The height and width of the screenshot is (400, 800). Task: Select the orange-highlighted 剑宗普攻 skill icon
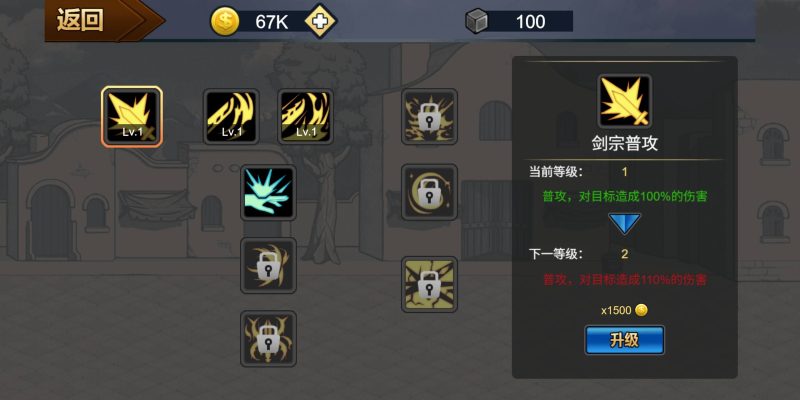click(x=131, y=117)
